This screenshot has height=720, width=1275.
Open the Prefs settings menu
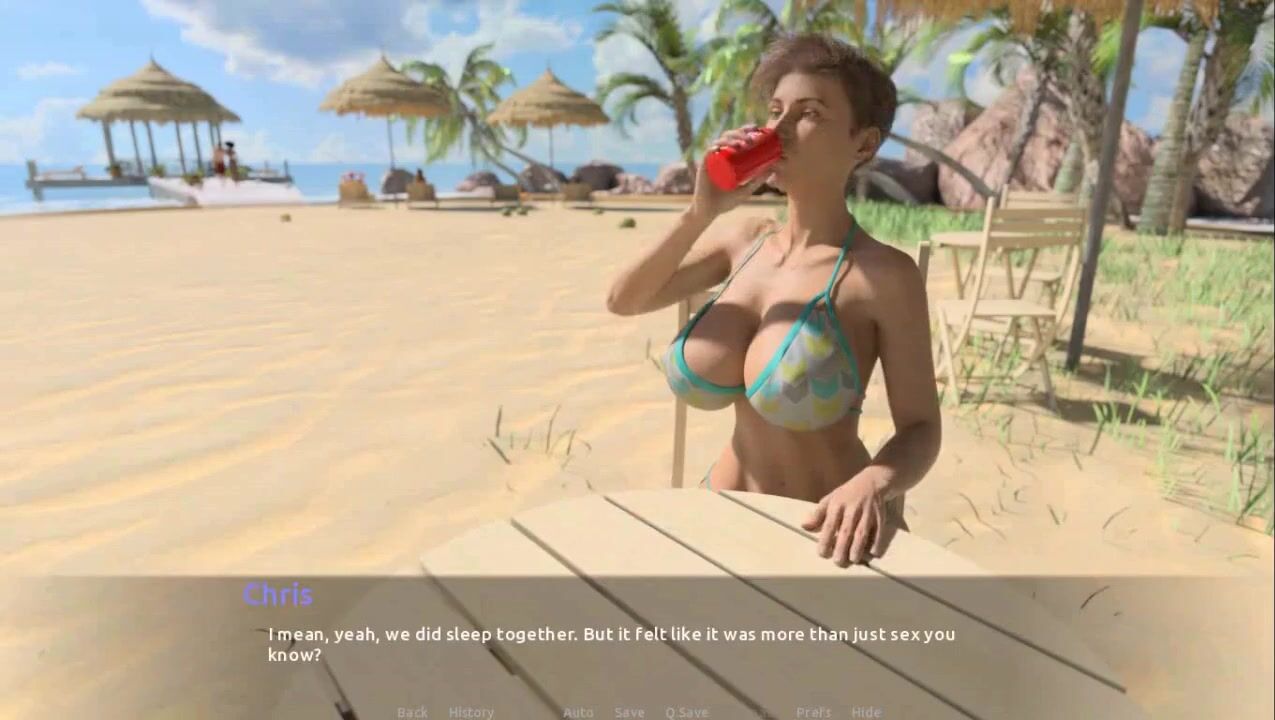(x=813, y=712)
